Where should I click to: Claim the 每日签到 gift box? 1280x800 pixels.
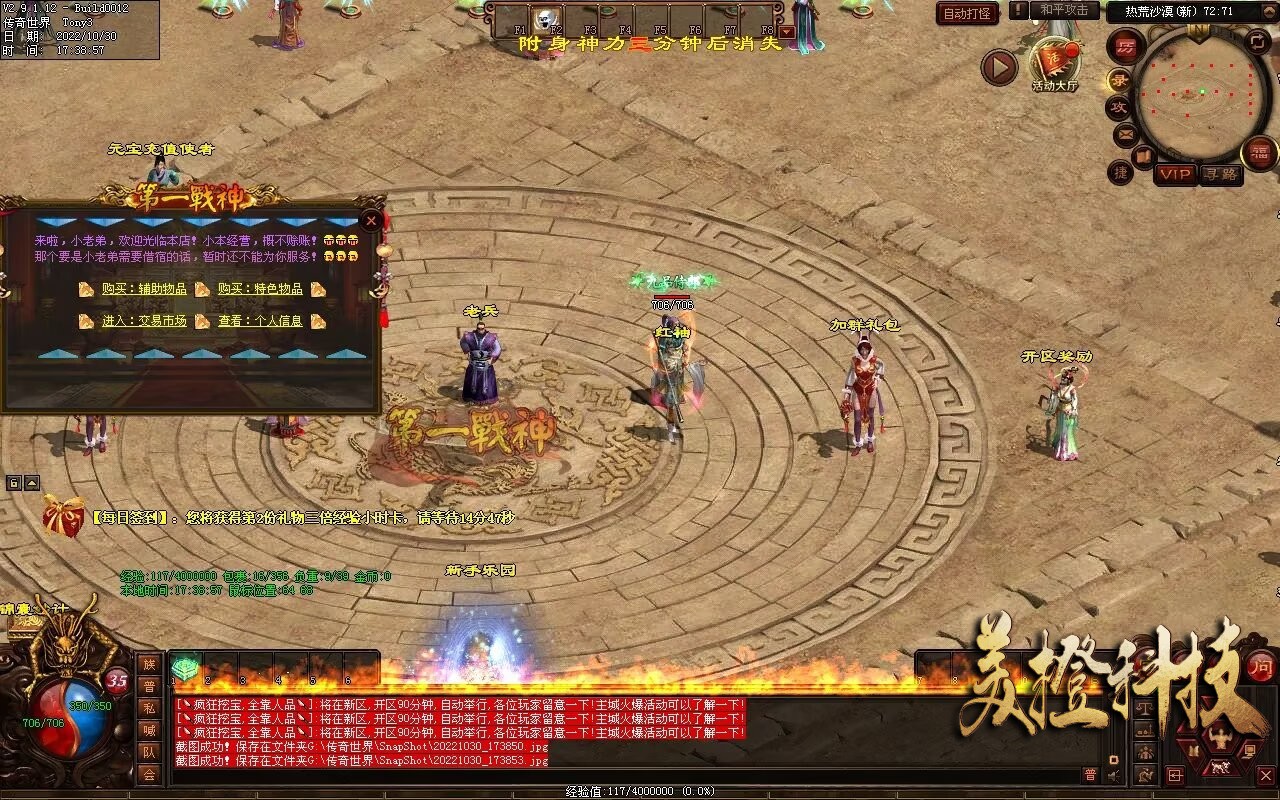point(64,517)
